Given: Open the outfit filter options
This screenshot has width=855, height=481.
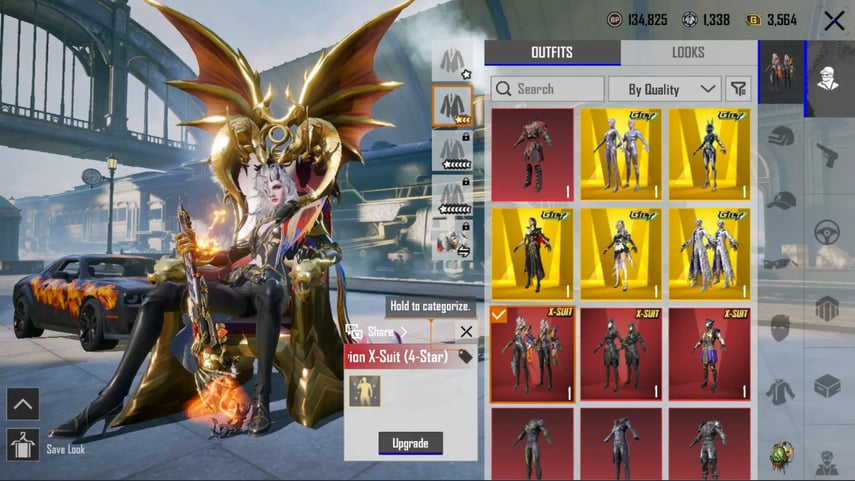Looking at the screenshot, I should pos(739,89).
